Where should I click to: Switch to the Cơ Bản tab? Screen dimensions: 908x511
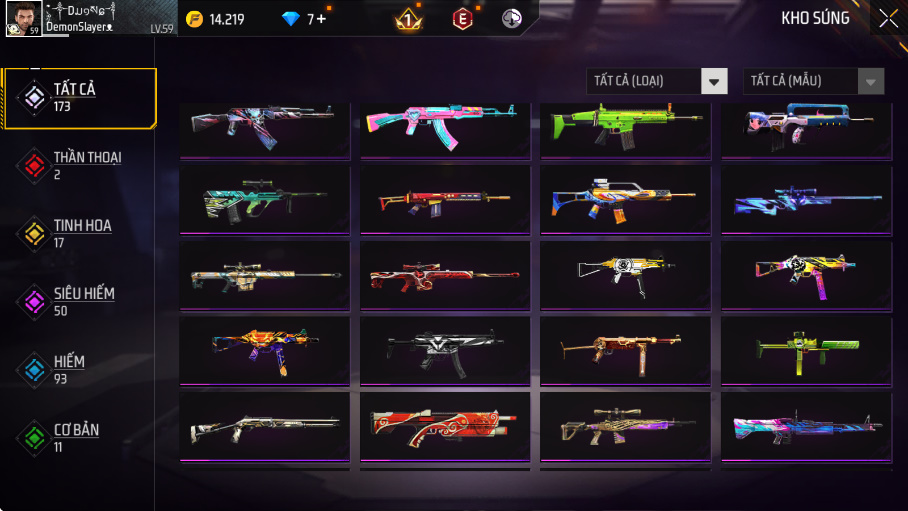(78, 437)
